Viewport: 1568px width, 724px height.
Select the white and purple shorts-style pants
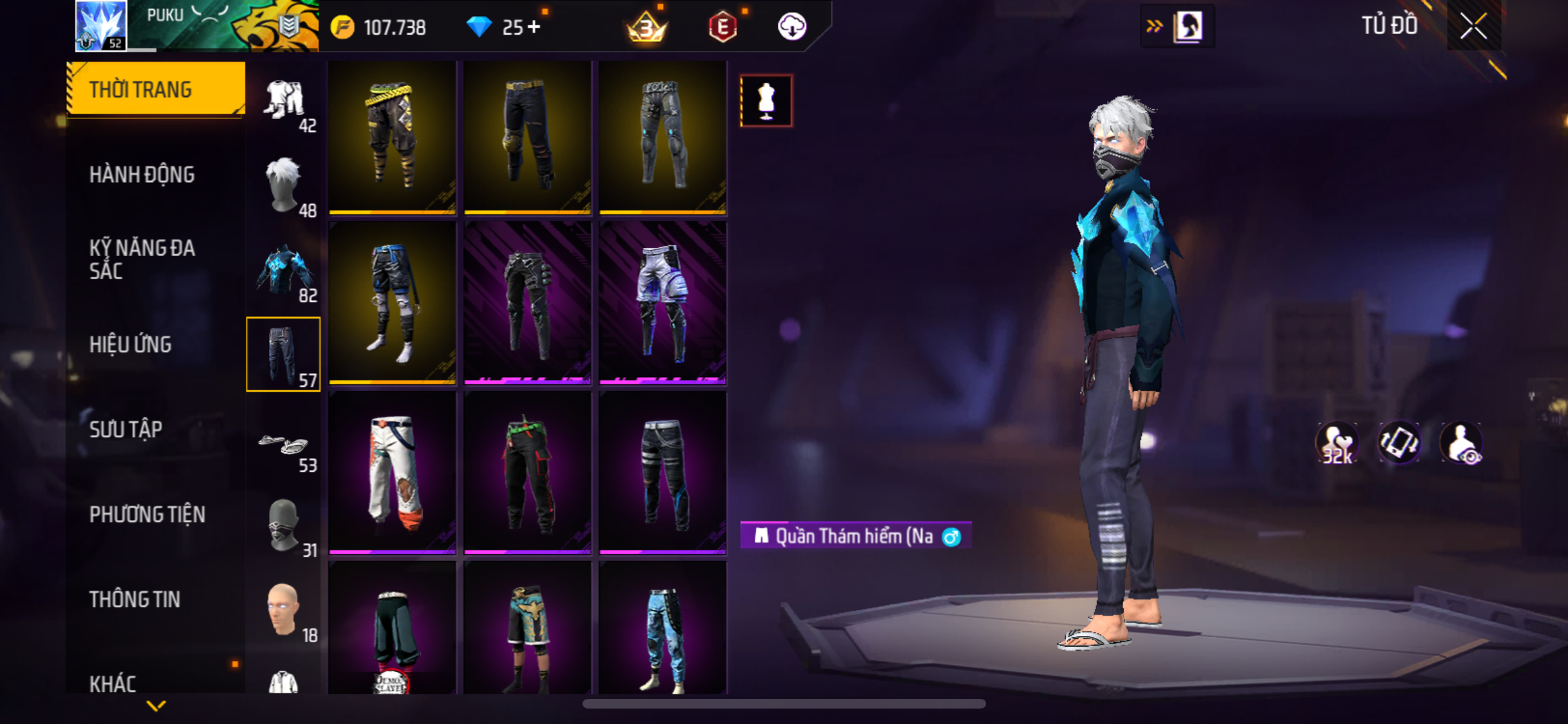tap(662, 302)
